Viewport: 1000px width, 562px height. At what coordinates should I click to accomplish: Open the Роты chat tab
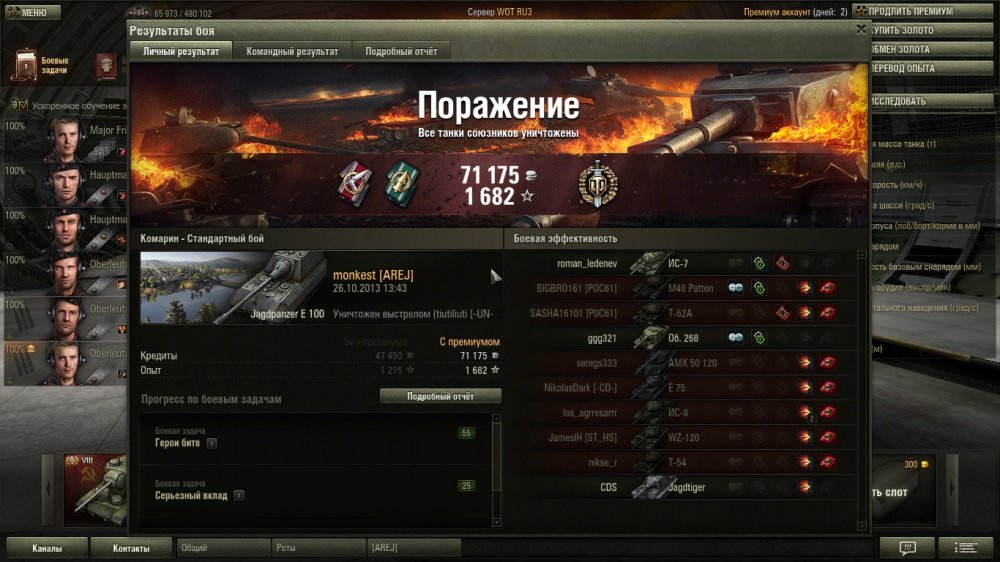point(316,548)
